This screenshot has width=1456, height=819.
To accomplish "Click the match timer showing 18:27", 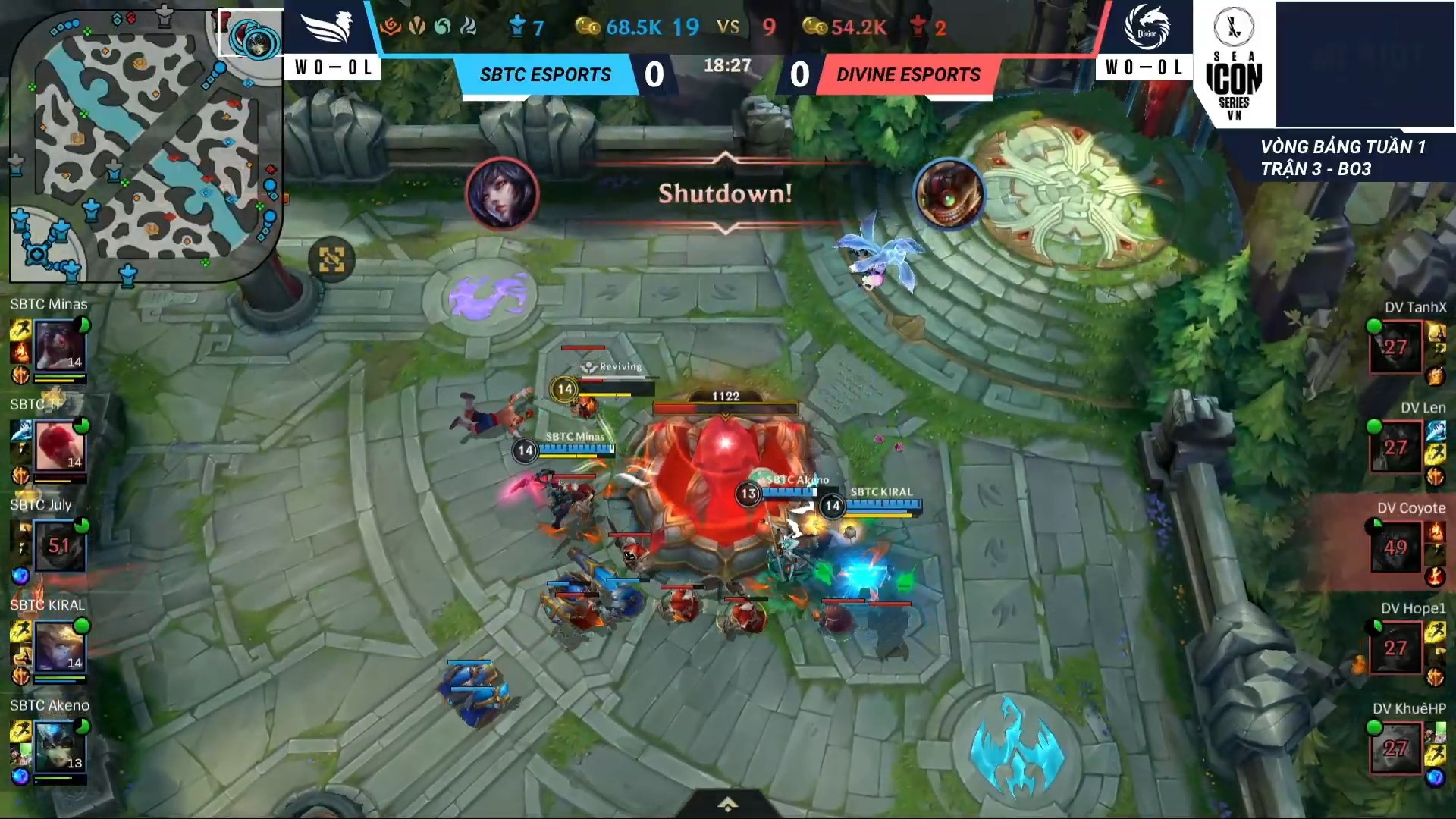I will click(727, 64).
